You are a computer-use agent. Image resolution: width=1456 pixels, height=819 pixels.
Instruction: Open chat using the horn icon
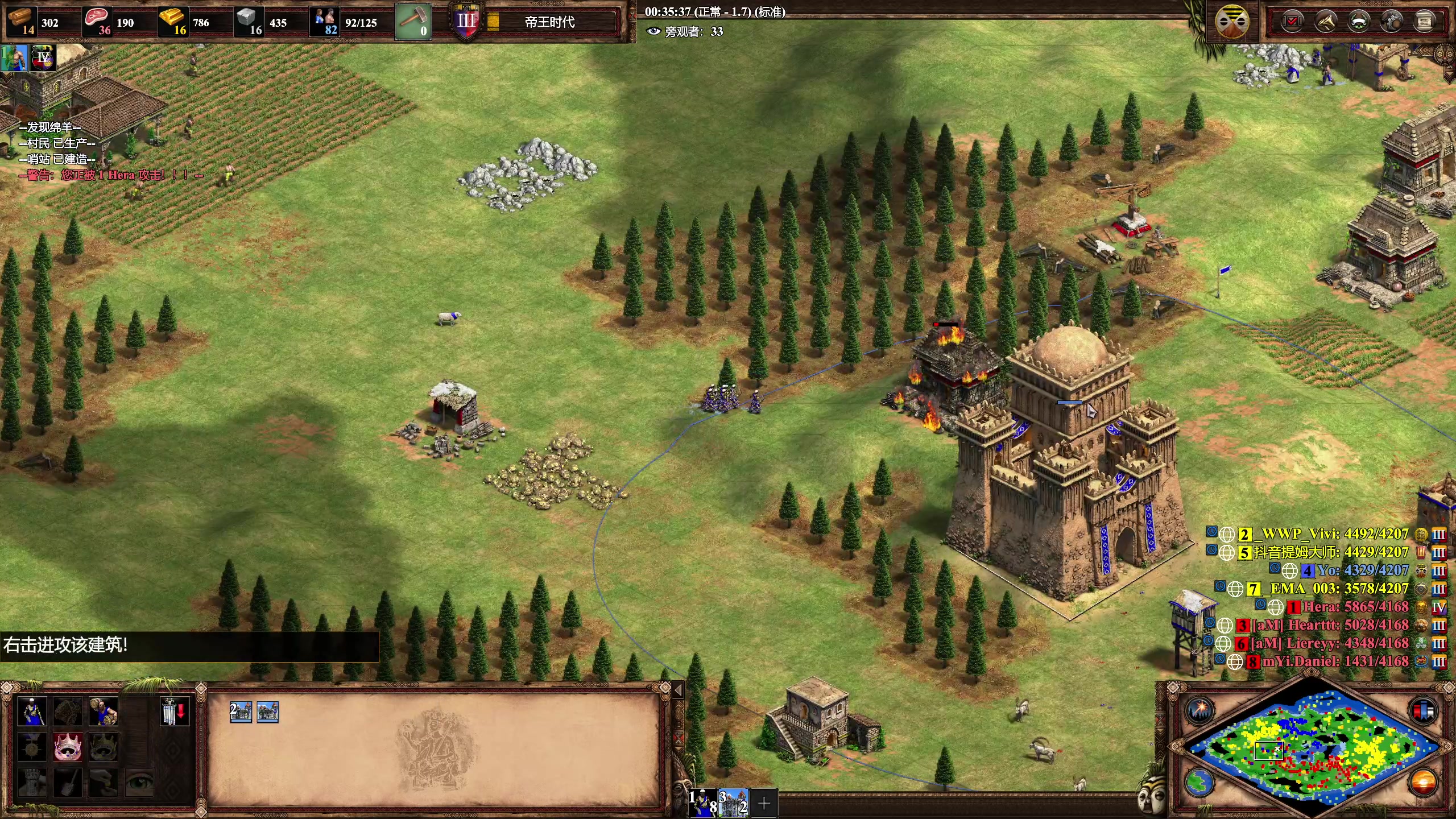click(x=1326, y=22)
